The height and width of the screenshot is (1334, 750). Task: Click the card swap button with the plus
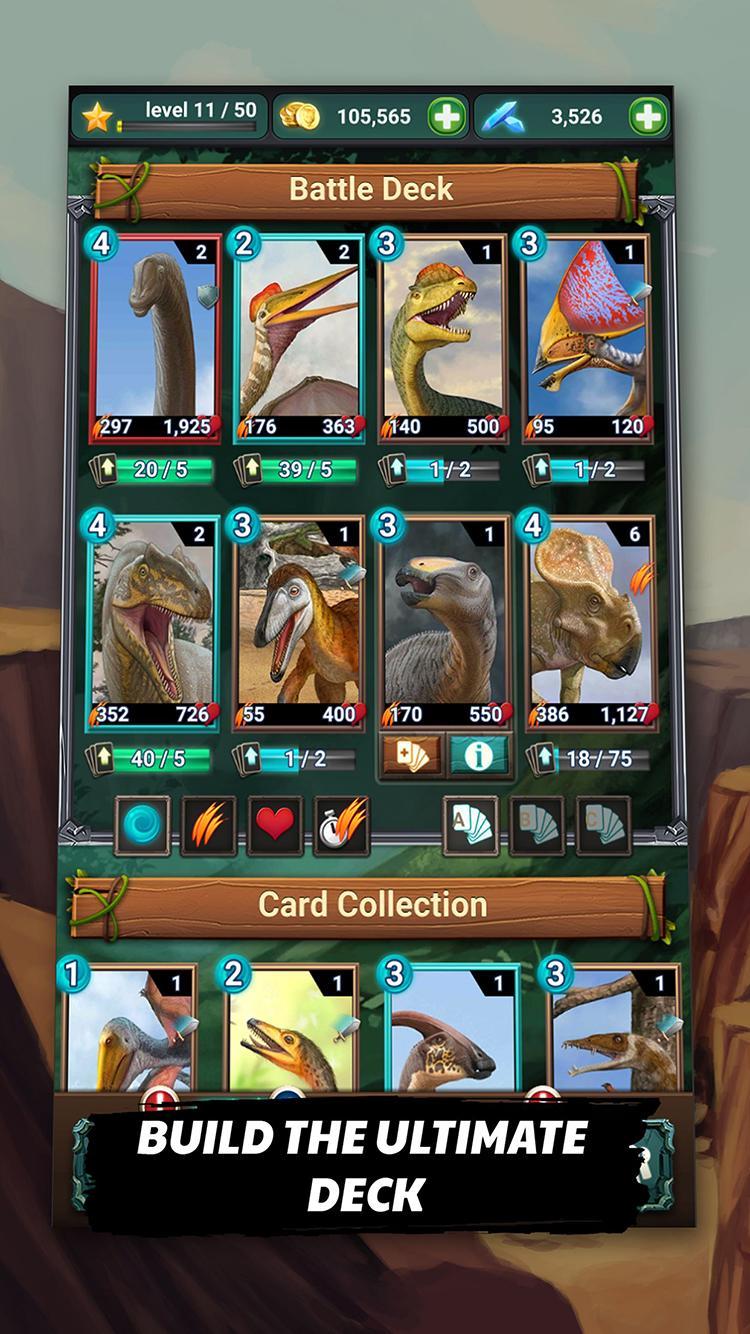pos(412,756)
